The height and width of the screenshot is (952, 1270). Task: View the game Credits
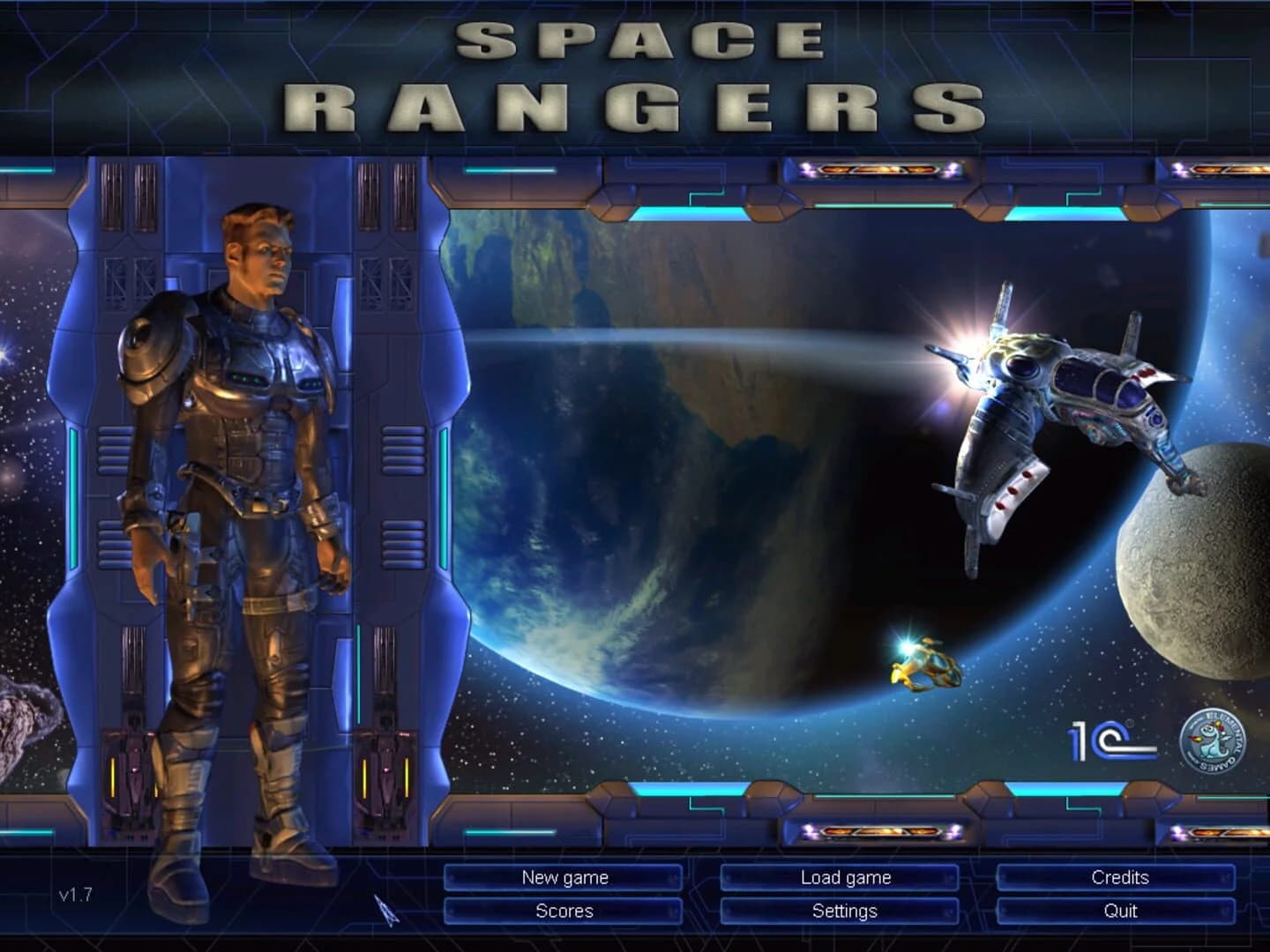[x=1122, y=878]
